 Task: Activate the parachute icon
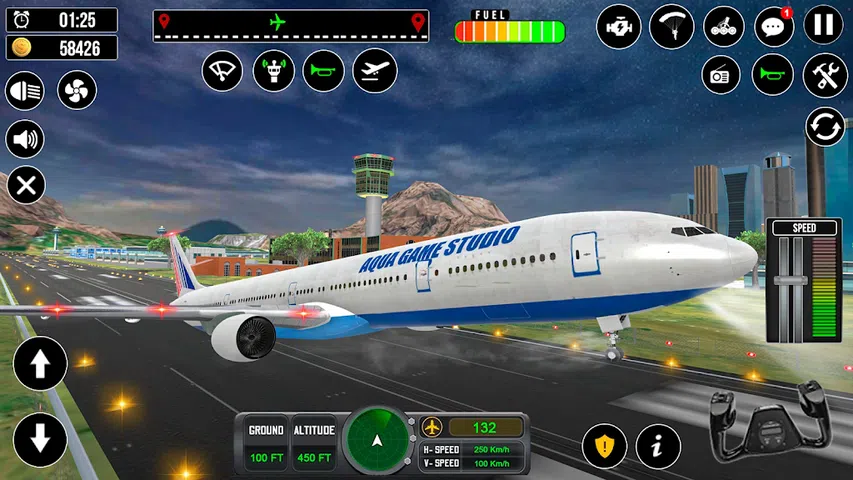pos(671,26)
